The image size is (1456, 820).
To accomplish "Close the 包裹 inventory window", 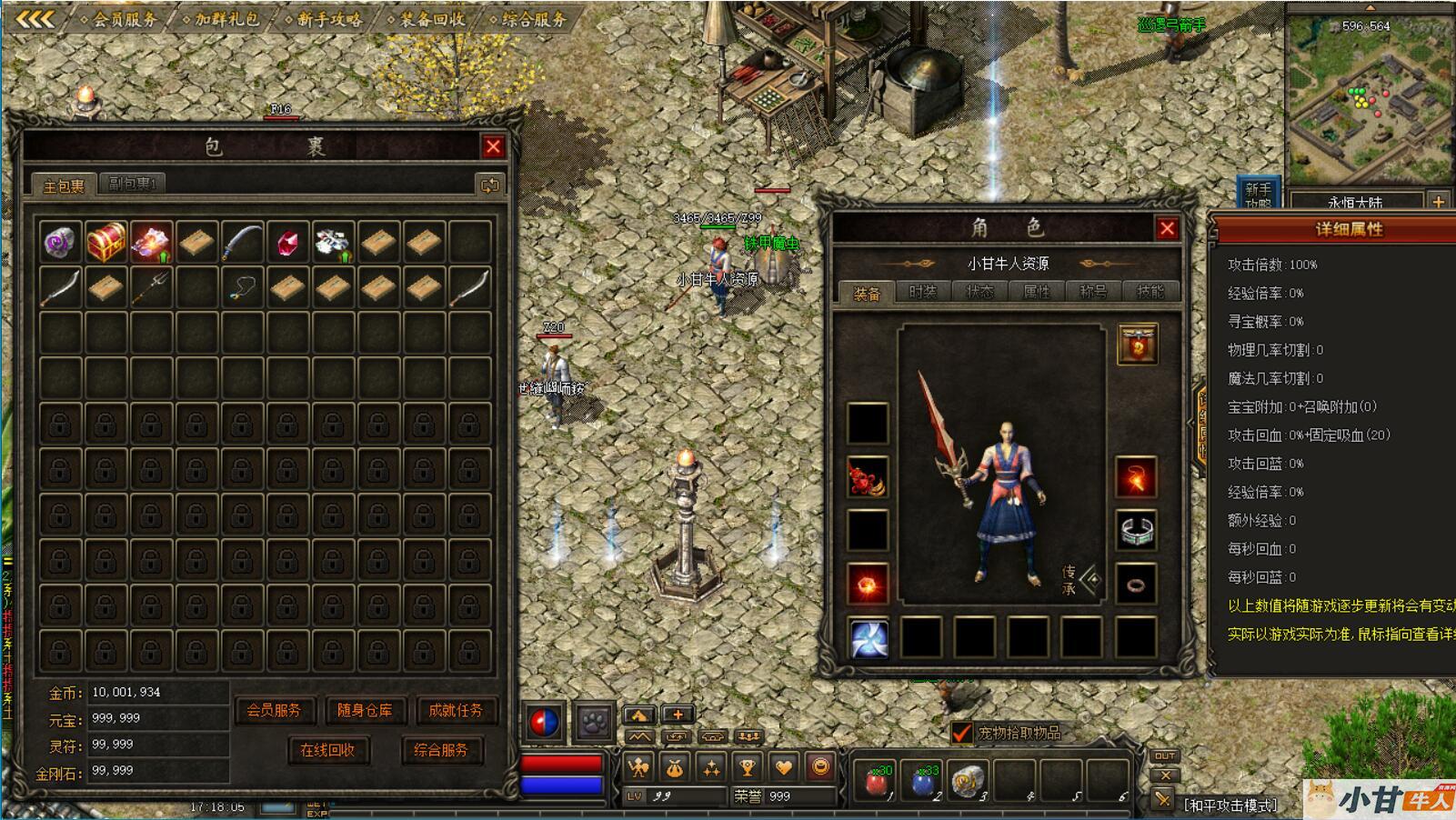I will (x=493, y=146).
